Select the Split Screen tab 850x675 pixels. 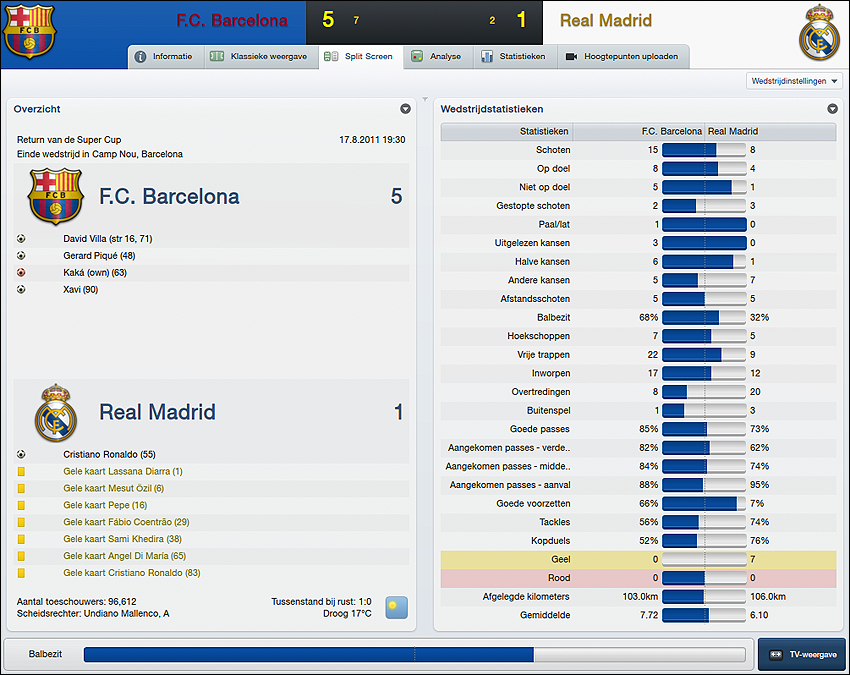[361, 57]
